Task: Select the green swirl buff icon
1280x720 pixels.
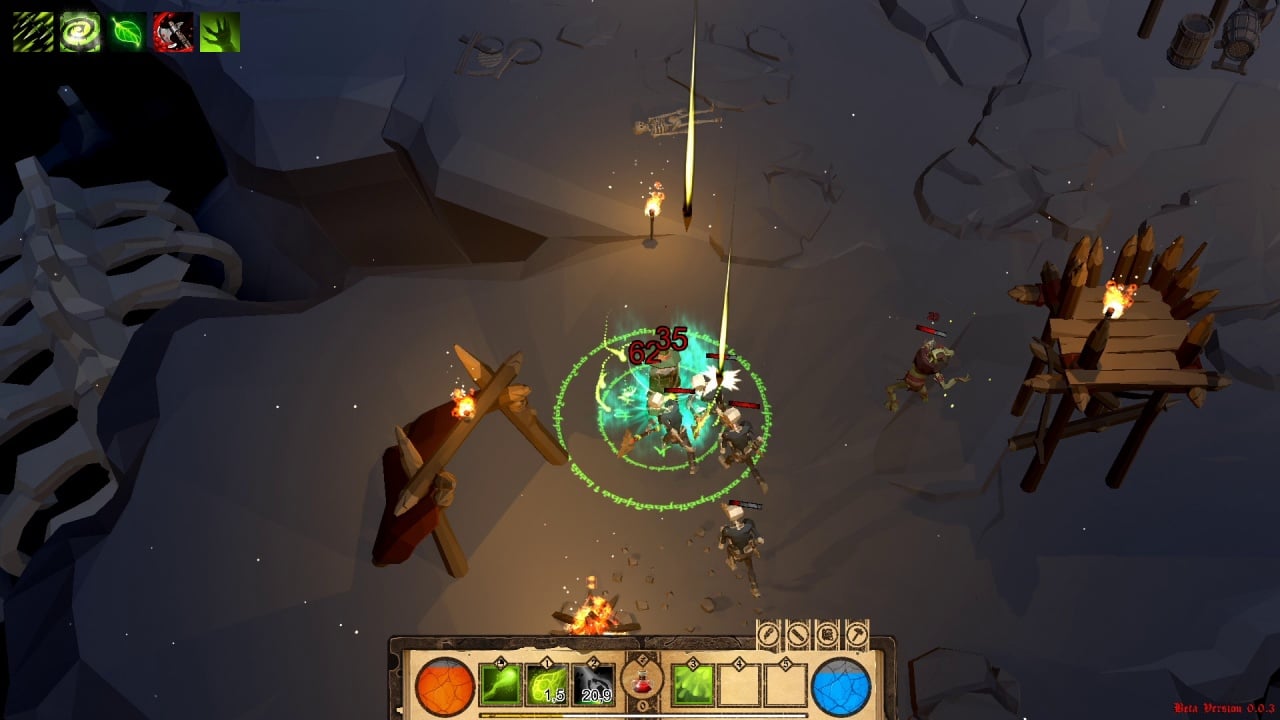Action: point(80,32)
